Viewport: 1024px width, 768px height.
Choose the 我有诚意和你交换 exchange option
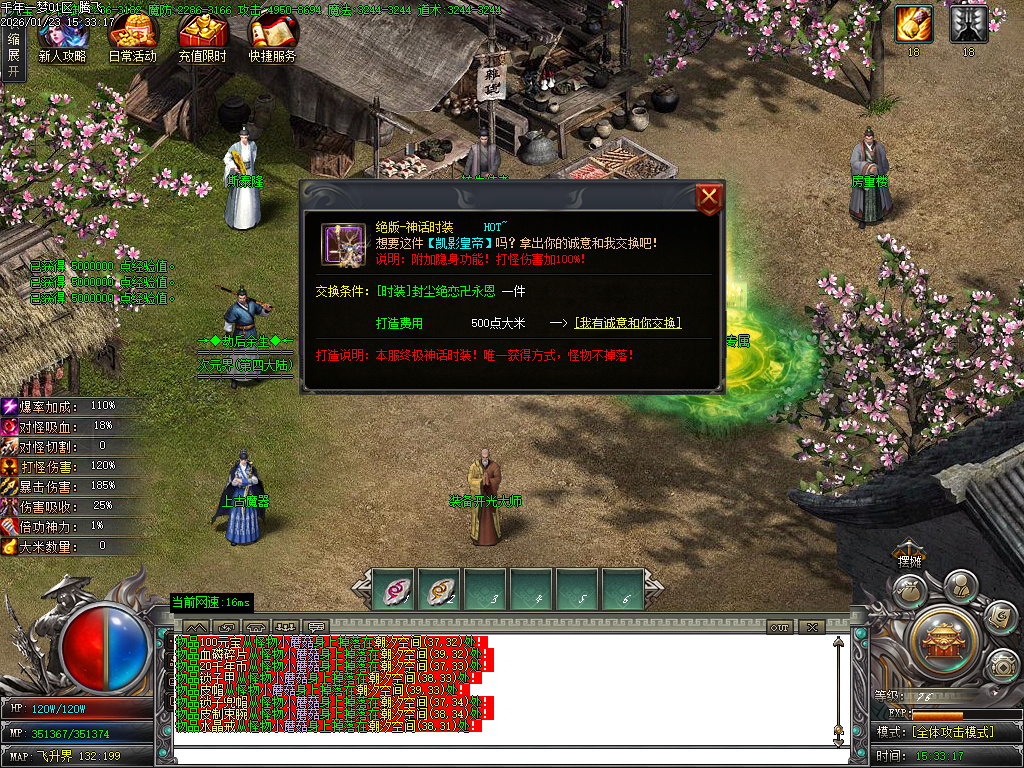(628, 323)
